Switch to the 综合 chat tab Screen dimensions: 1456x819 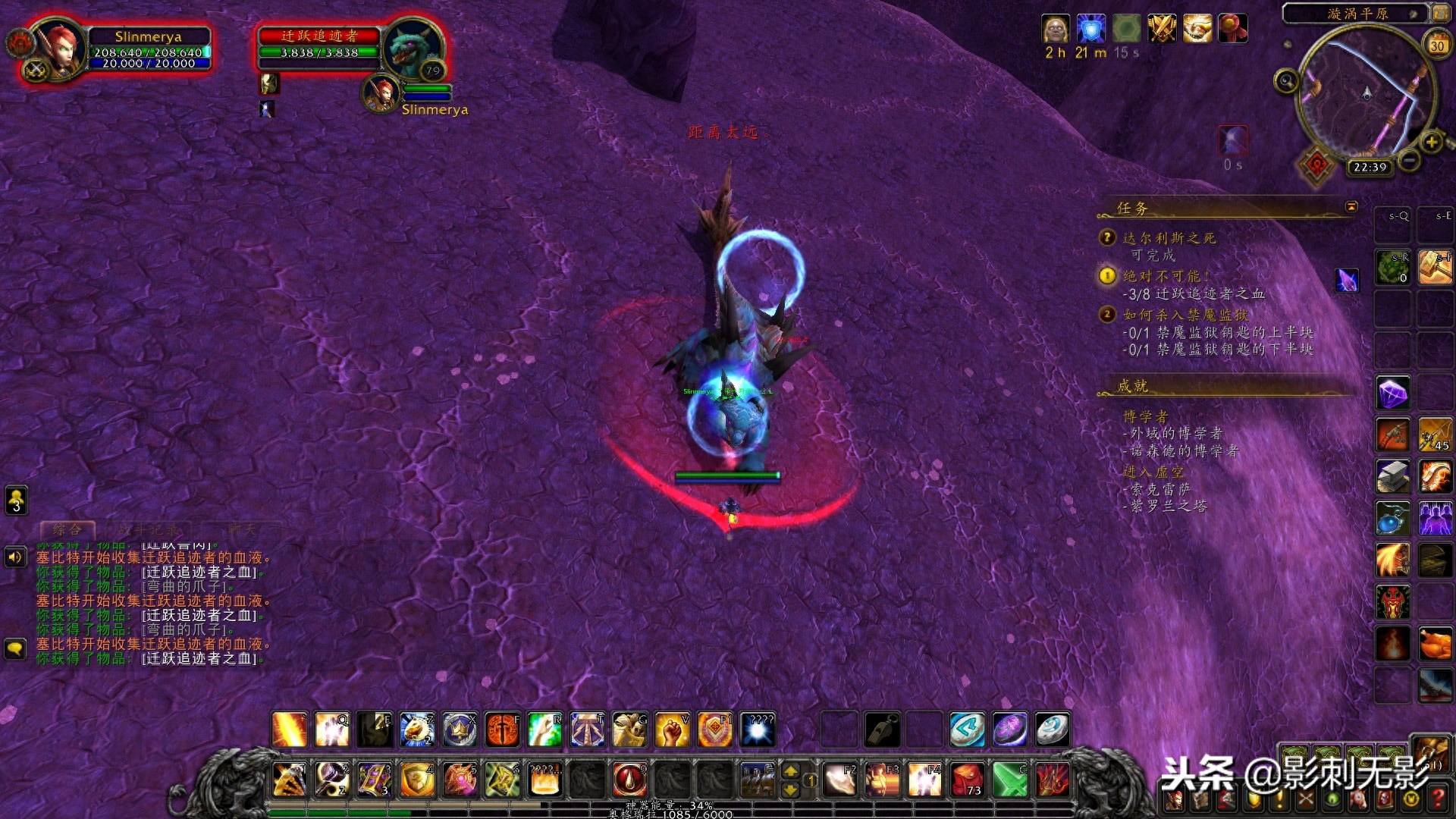tap(67, 529)
